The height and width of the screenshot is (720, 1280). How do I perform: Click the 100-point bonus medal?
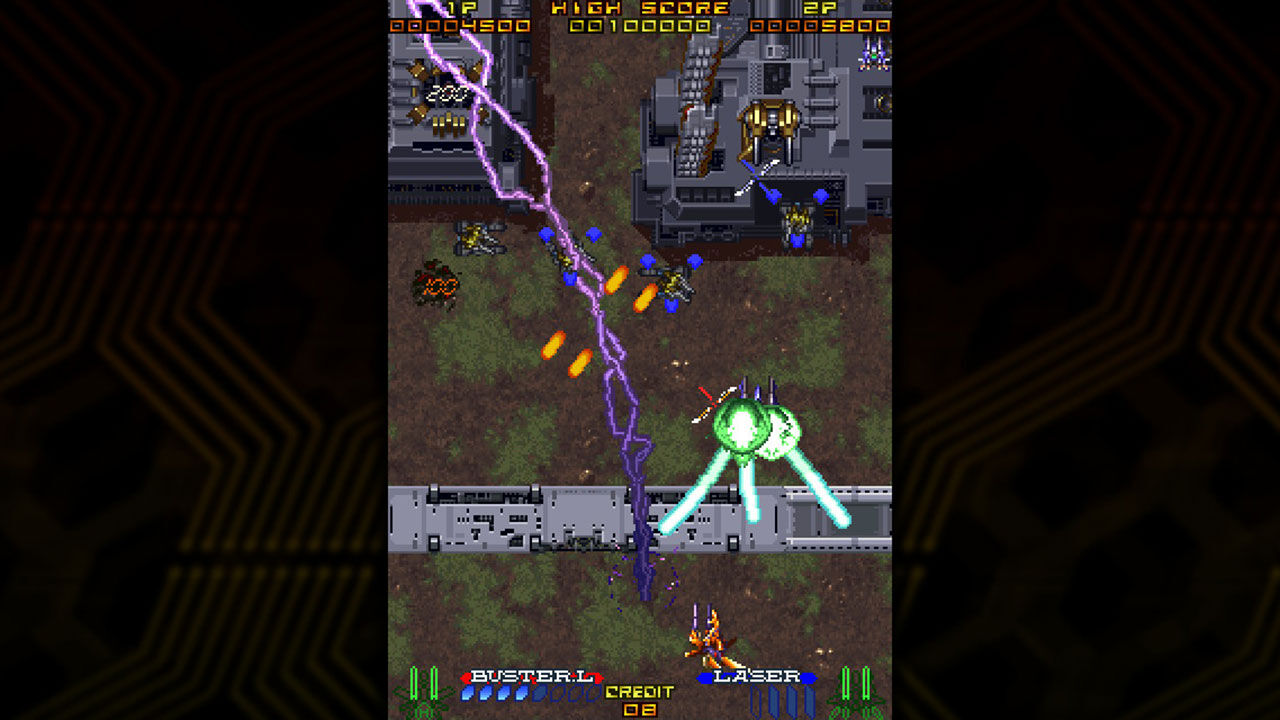(440, 286)
